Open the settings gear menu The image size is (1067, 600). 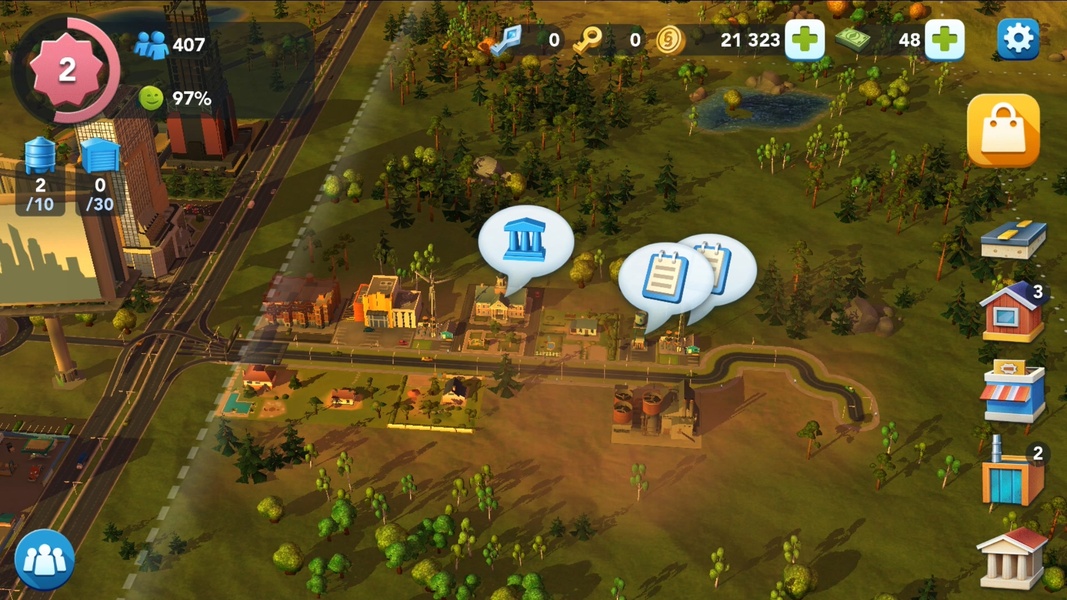tap(1018, 39)
